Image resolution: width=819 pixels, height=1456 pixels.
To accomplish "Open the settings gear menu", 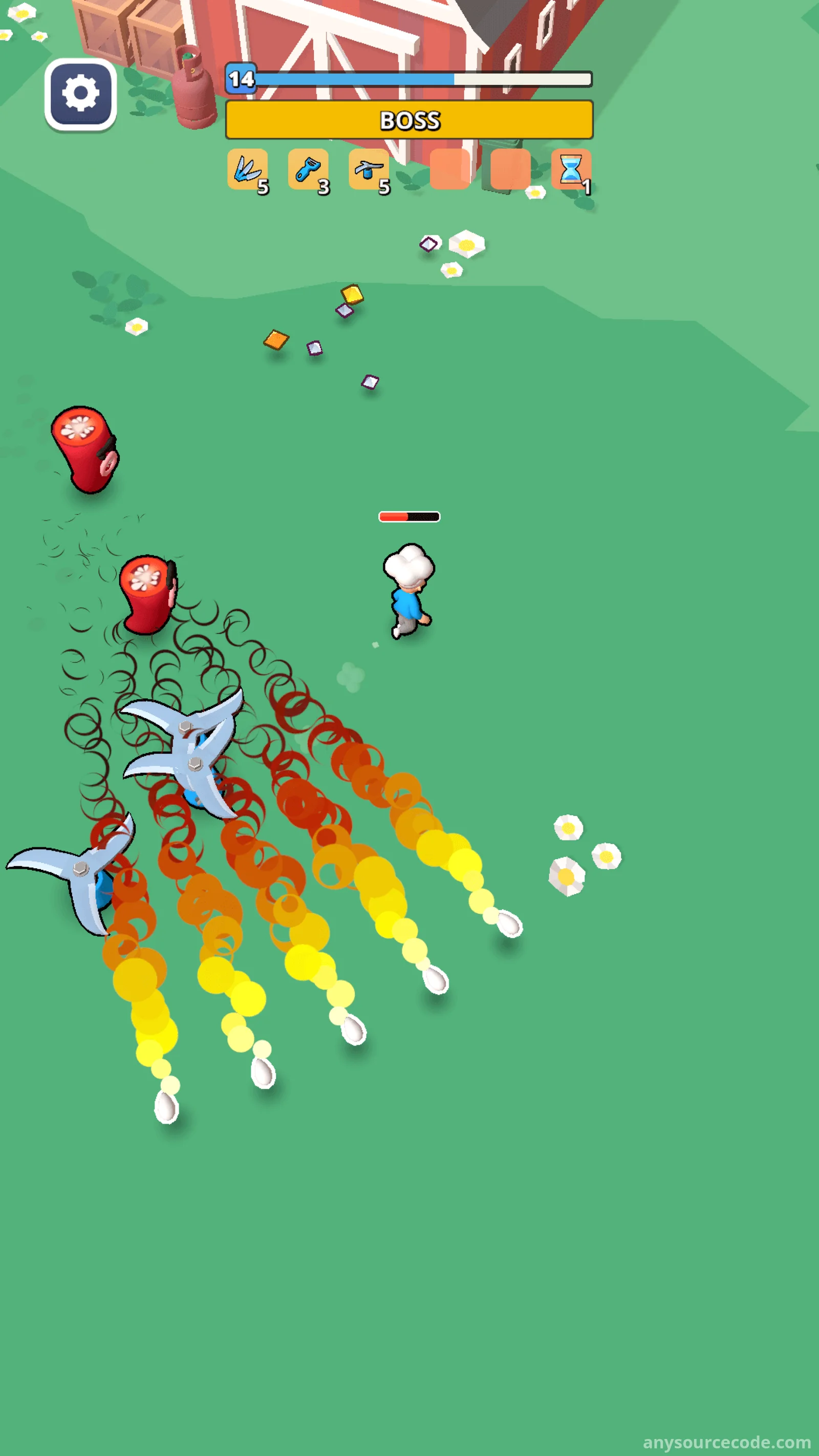I will [80, 94].
